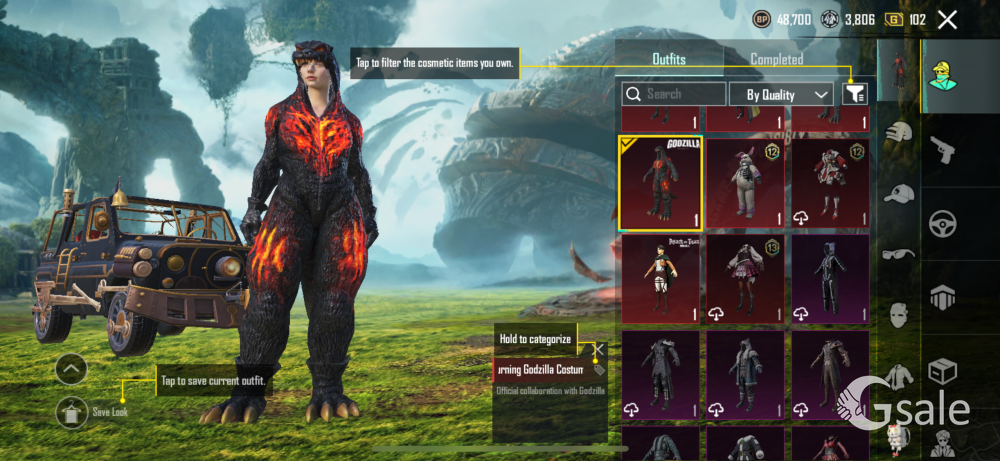
Task: Open the baseball cap headwear category
Action: coord(900,194)
